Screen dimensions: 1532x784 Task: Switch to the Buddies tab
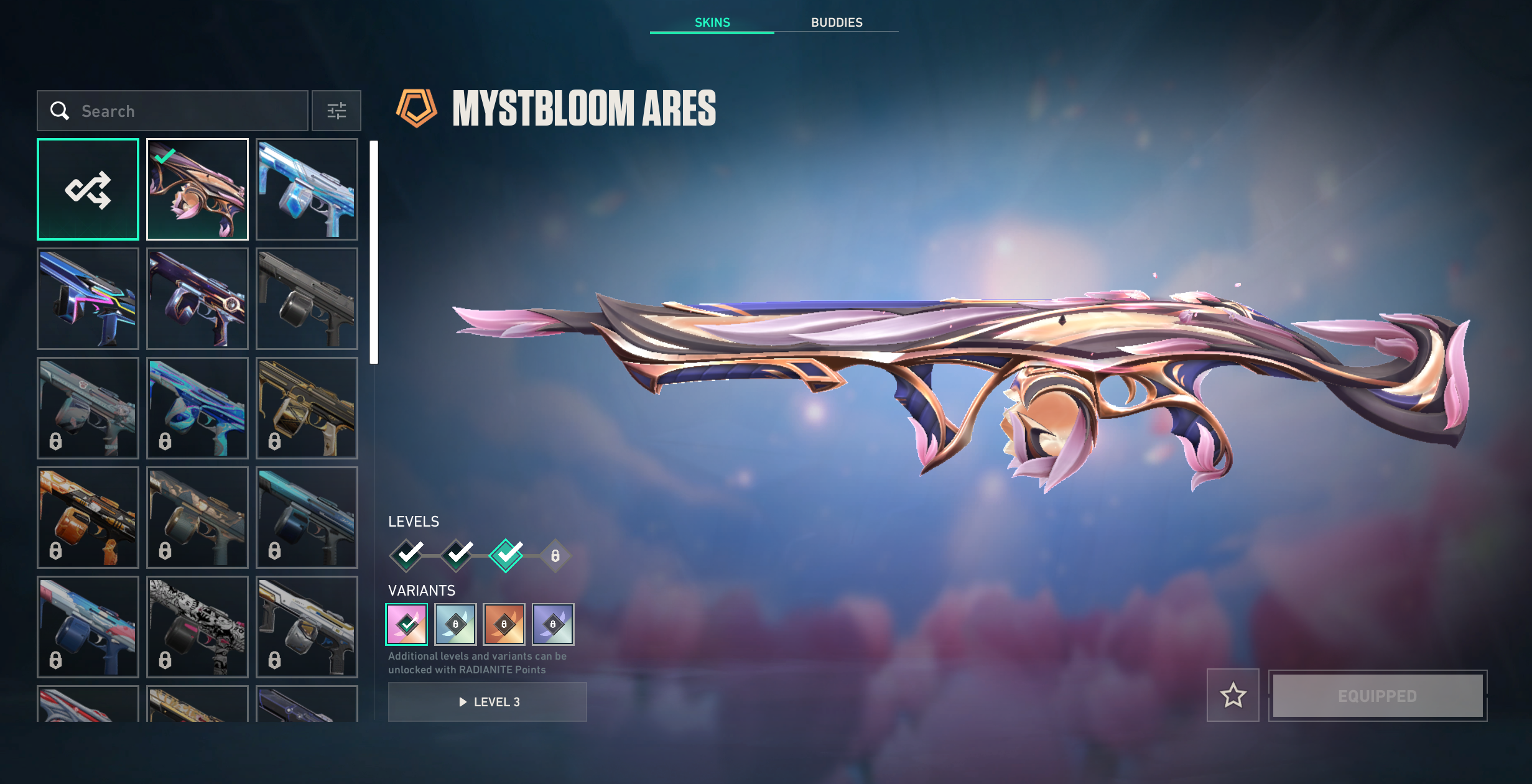(837, 22)
